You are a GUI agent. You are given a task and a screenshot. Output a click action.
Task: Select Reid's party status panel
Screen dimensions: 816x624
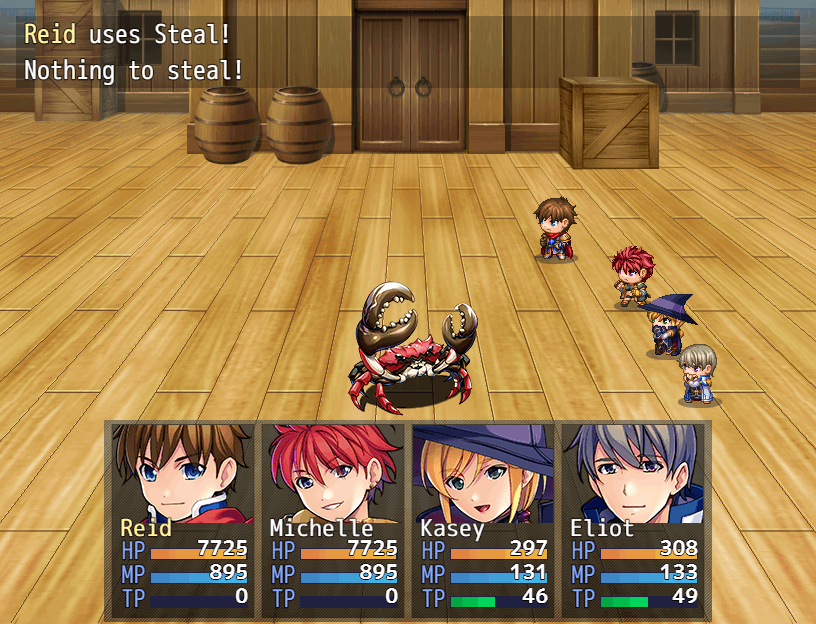click(x=183, y=518)
